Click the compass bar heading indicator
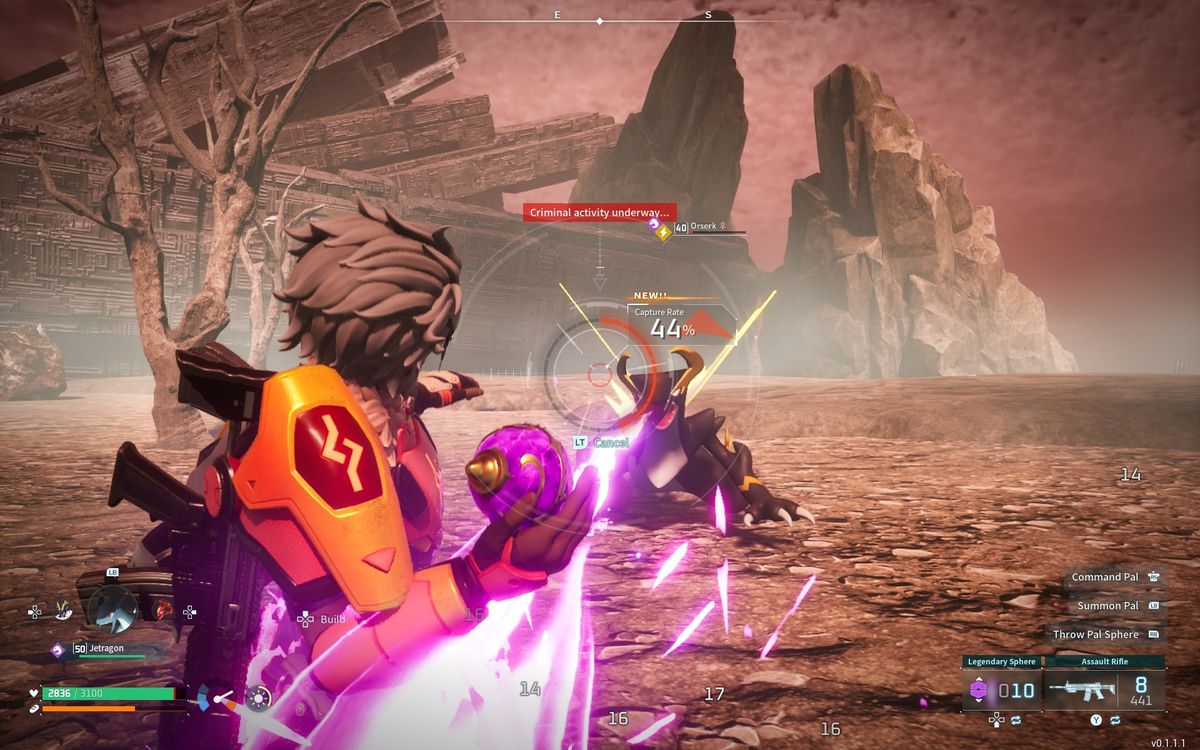Image resolution: width=1200 pixels, height=750 pixels. coord(599,20)
